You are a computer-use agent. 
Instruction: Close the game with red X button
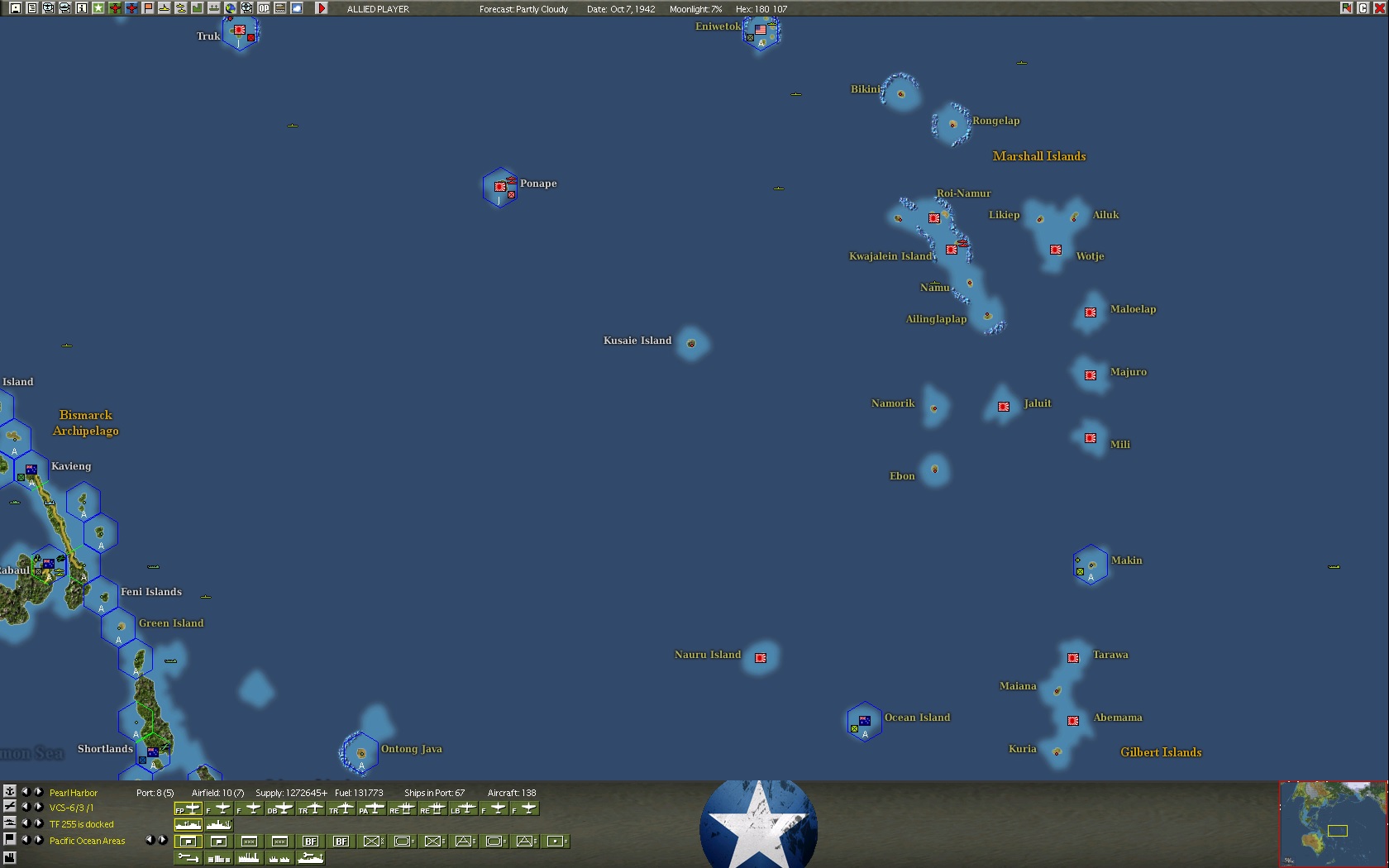[1379, 8]
